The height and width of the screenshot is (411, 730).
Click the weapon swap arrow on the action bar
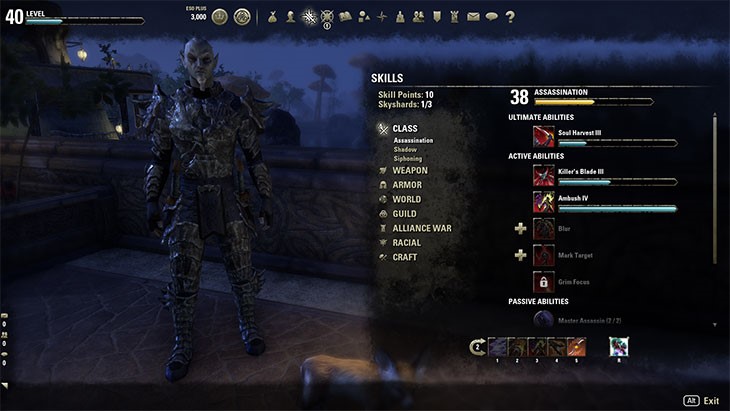click(x=478, y=347)
